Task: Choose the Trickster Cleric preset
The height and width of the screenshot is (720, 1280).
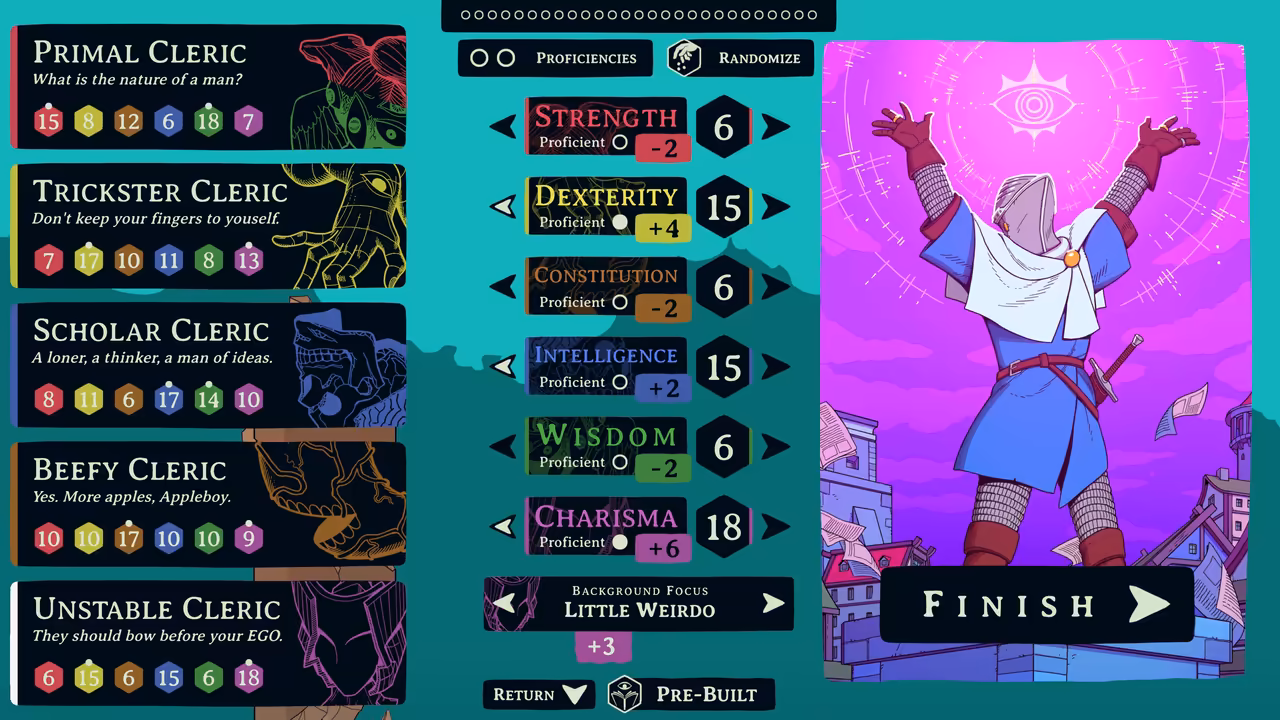Action: coord(208,226)
